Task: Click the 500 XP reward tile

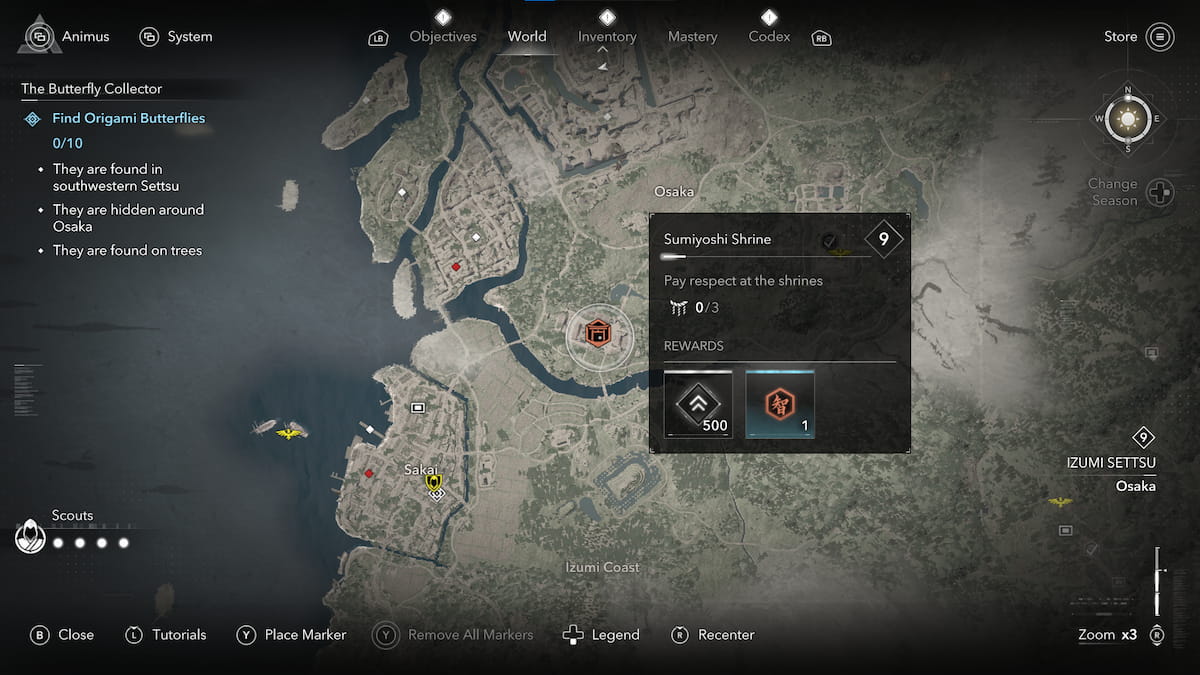Action: point(699,404)
